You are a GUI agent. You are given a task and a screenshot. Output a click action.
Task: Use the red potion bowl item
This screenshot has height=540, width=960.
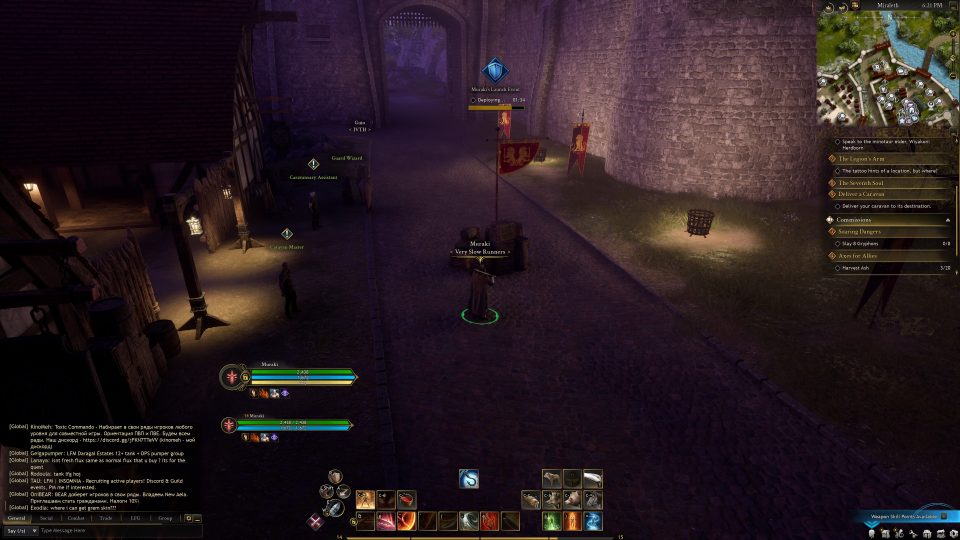[x=406, y=499]
